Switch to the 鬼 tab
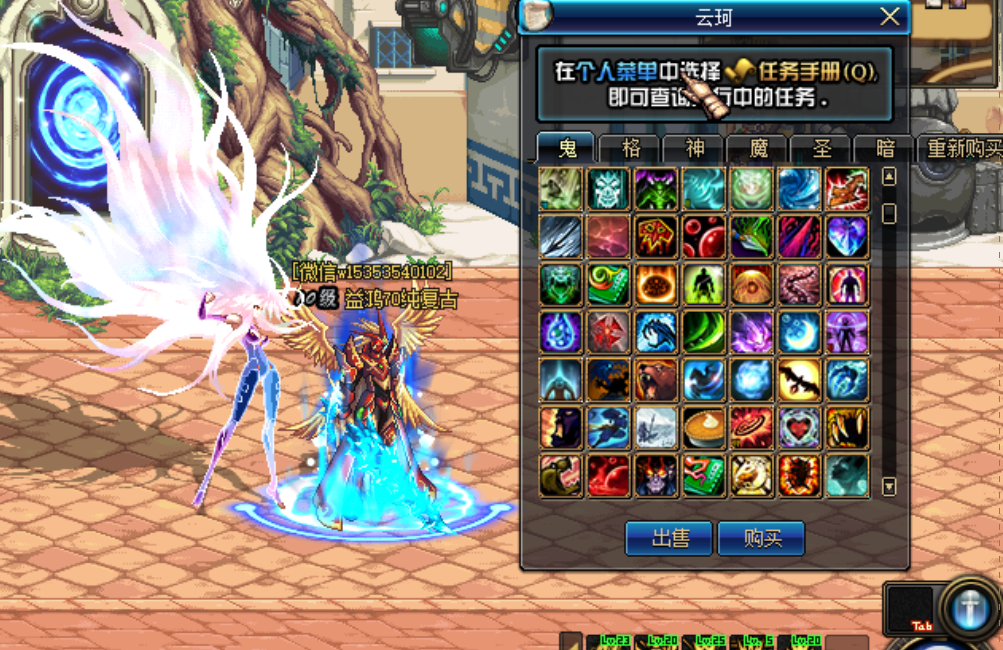The width and height of the screenshot is (1003, 650). click(567, 149)
